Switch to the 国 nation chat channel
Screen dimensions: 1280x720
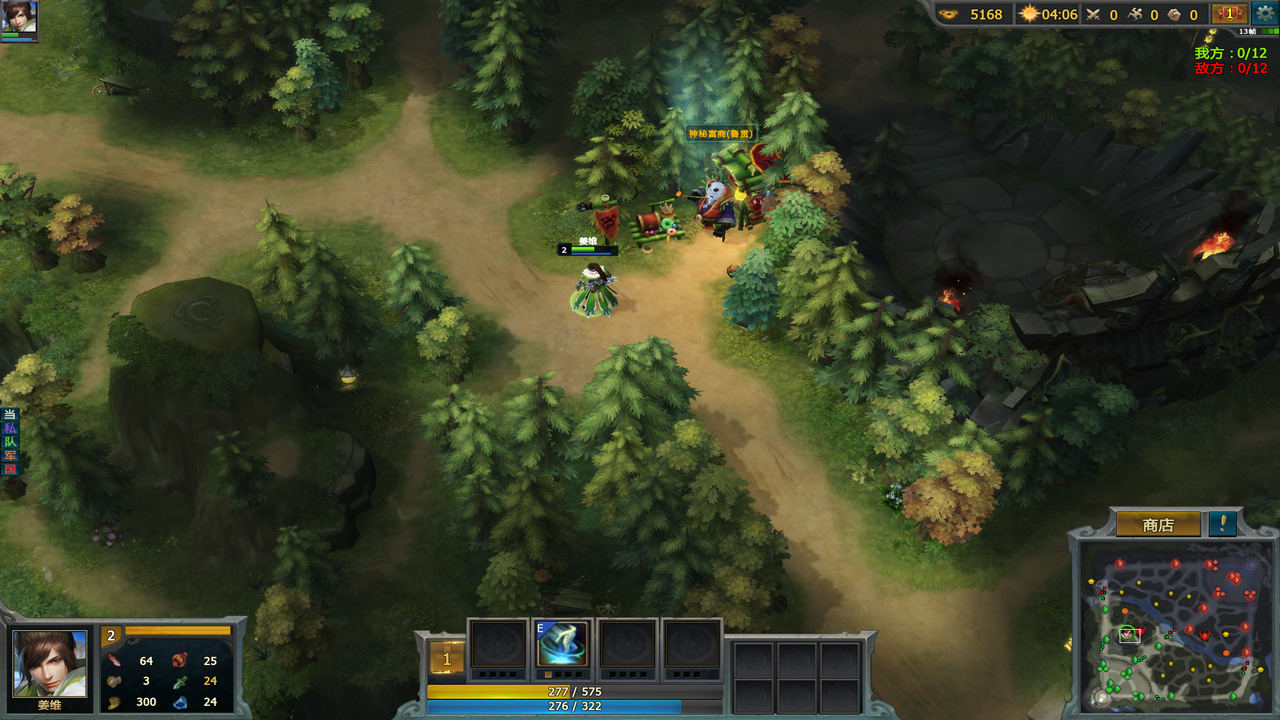10,469
